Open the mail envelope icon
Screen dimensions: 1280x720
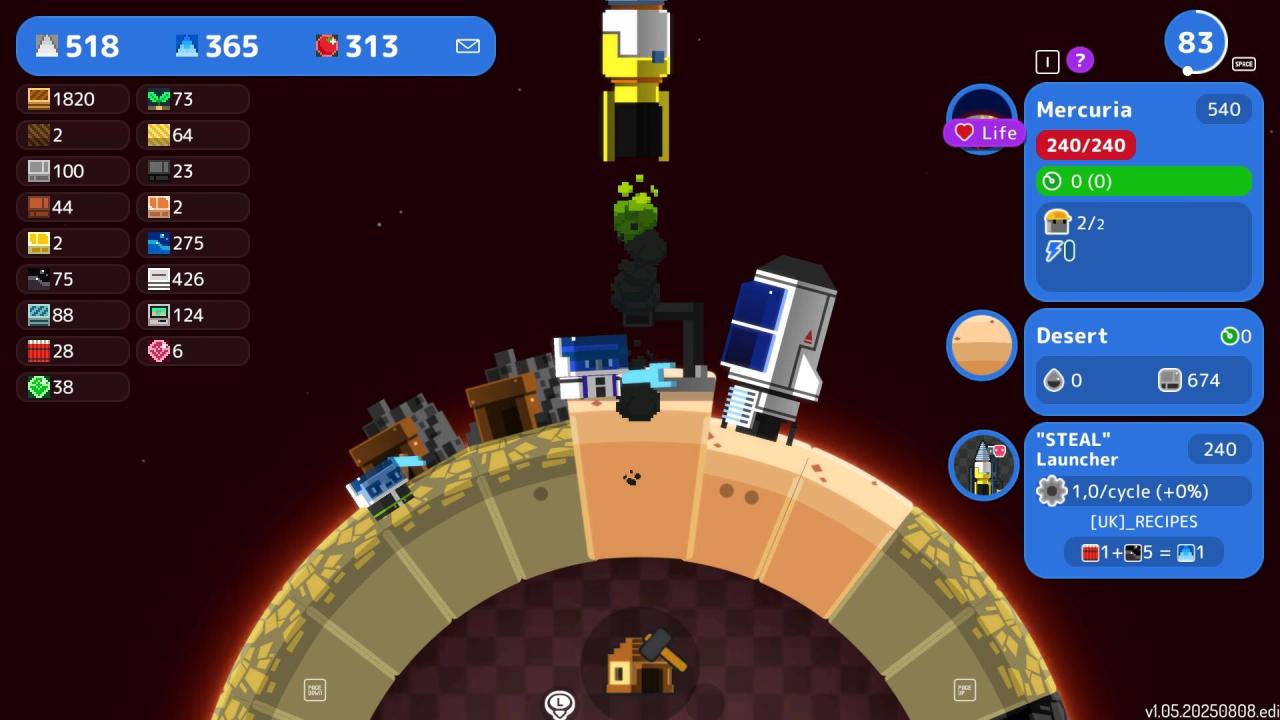[467, 46]
